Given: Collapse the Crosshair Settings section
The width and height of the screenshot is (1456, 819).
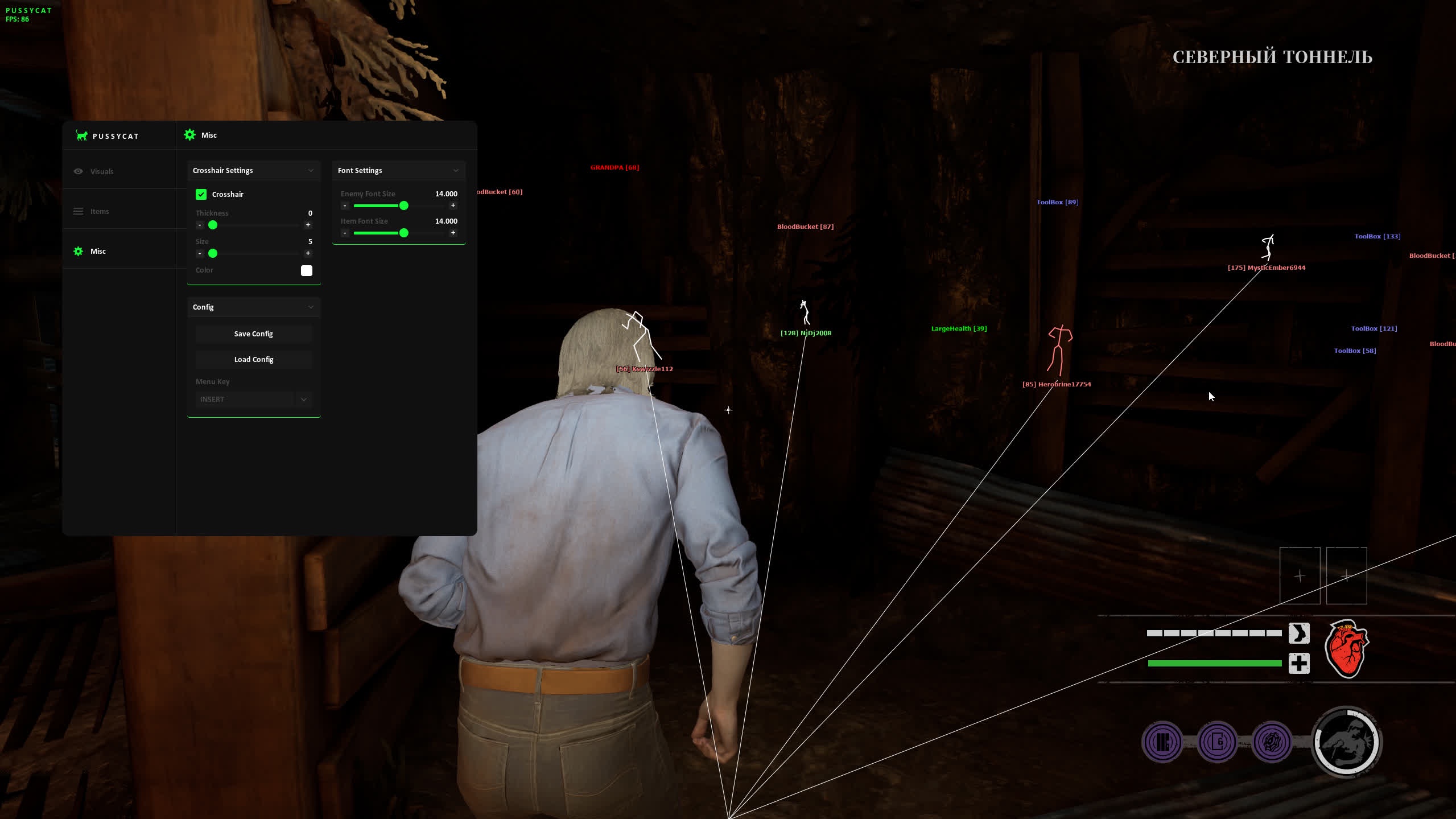Looking at the screenshot, I should pos(311,171).
